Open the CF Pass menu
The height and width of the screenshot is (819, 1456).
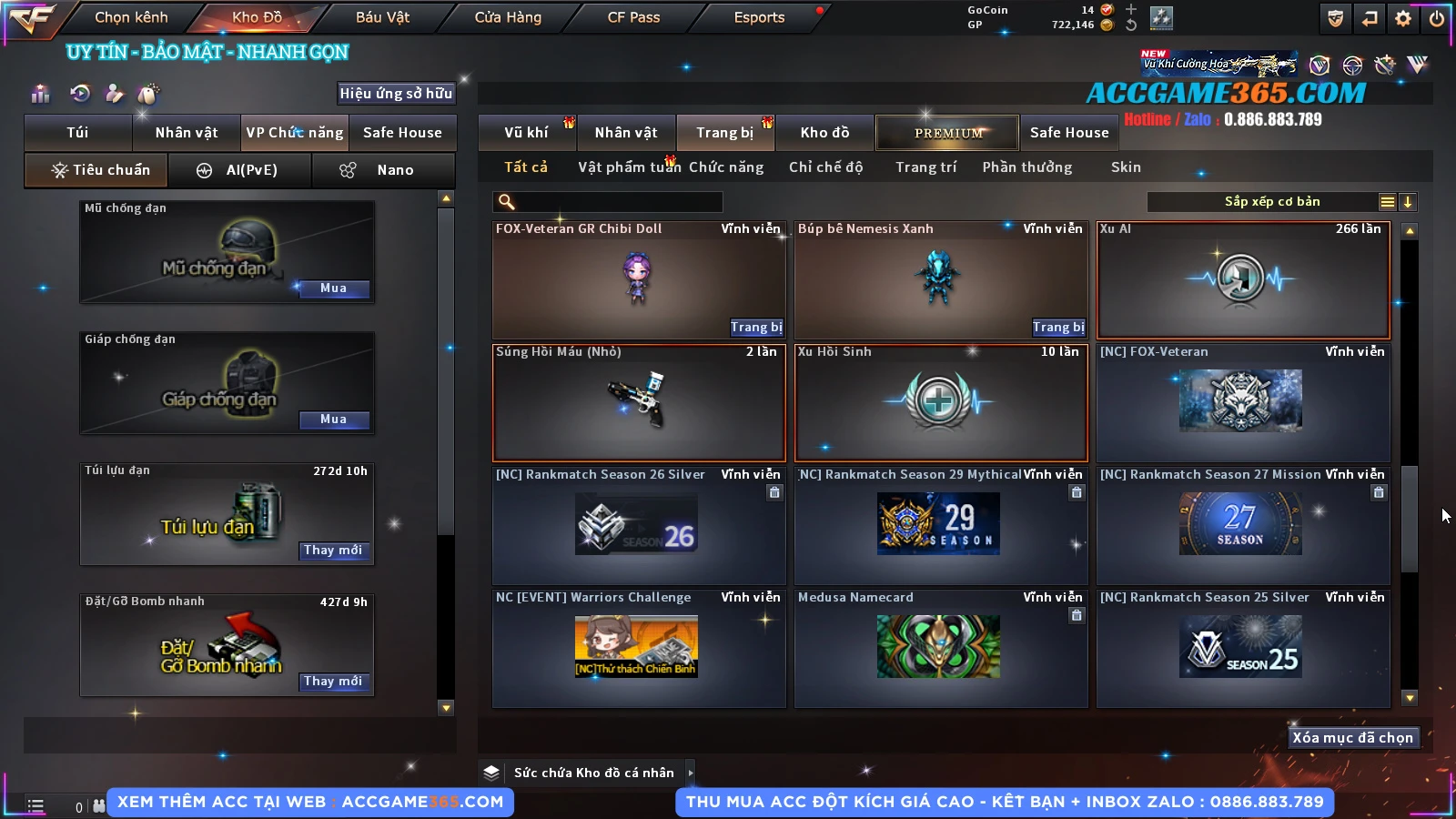click(x=633, y=17)
